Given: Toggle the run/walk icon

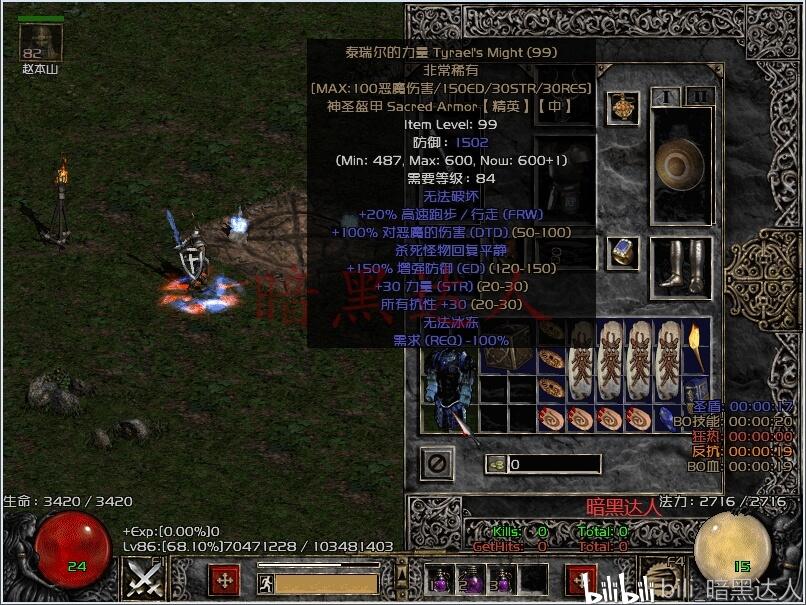Looking at the screenshot, I should pos(265,581).
